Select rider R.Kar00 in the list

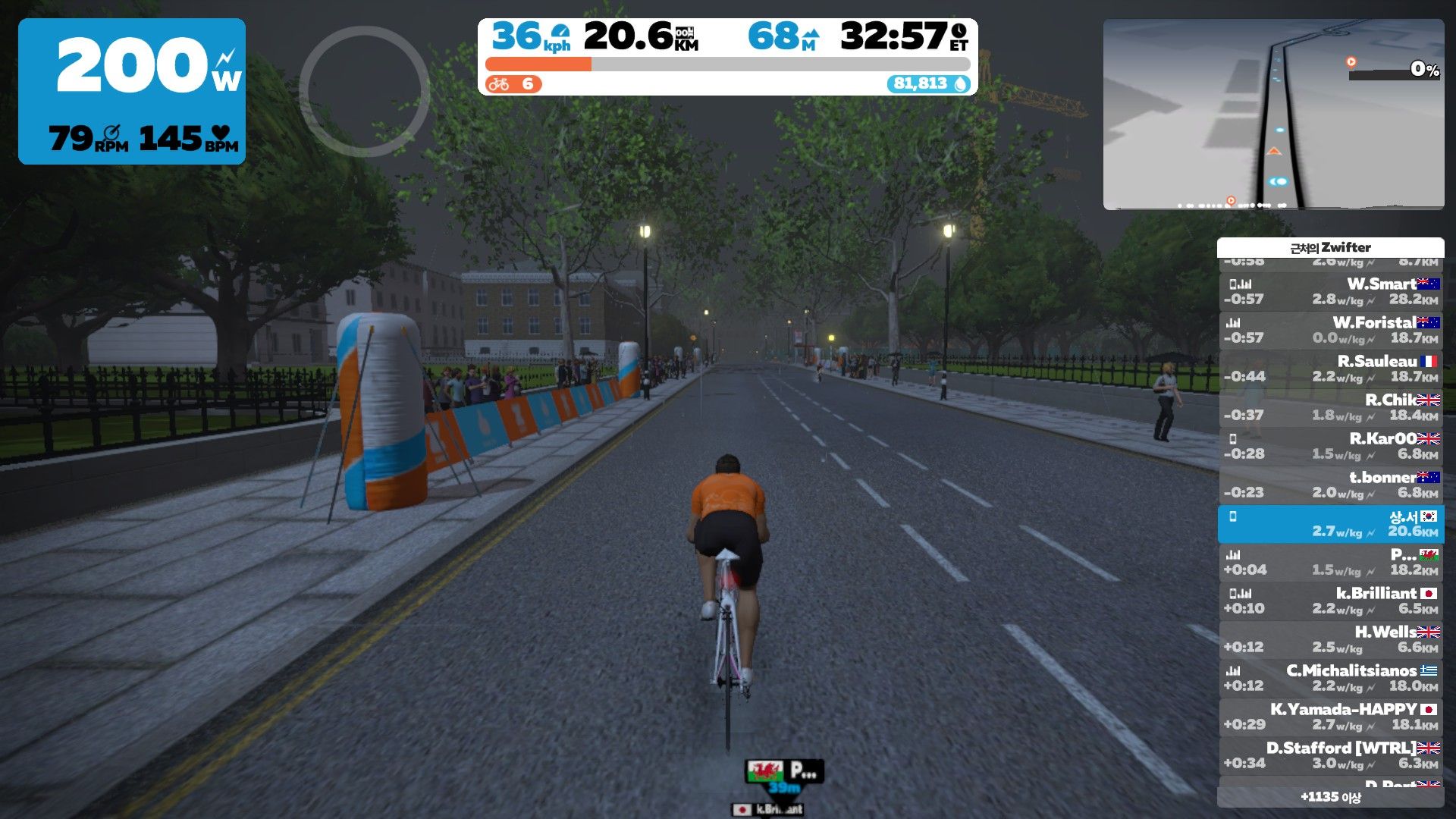pos(1331,447)
